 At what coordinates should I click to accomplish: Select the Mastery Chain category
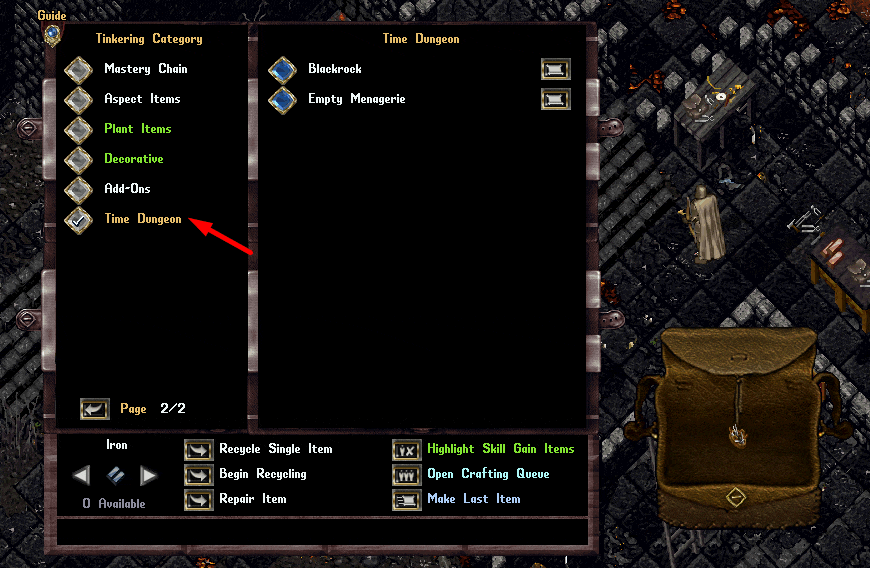point(79,70)
